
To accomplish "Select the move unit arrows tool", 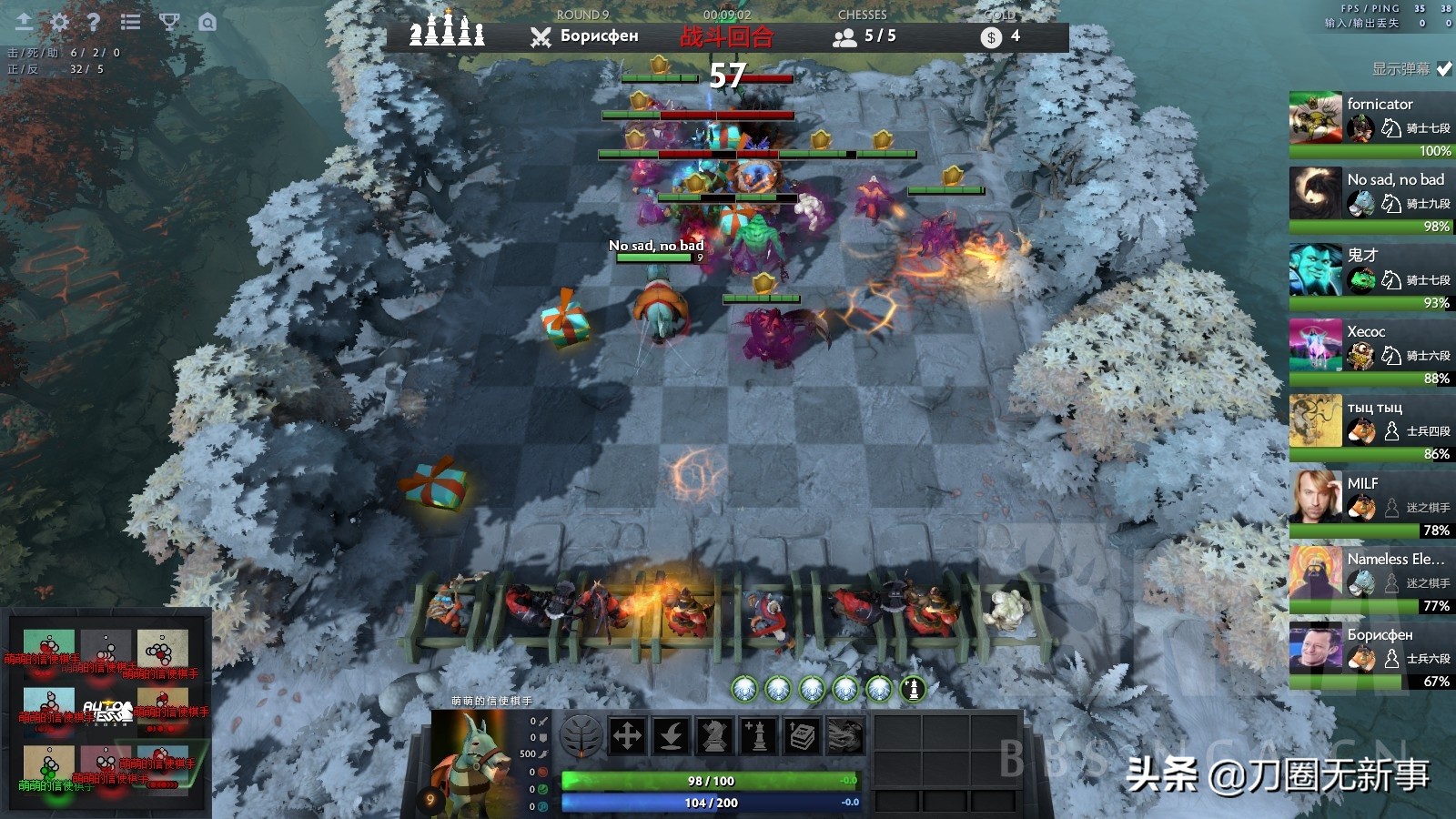I will (628, 735).
